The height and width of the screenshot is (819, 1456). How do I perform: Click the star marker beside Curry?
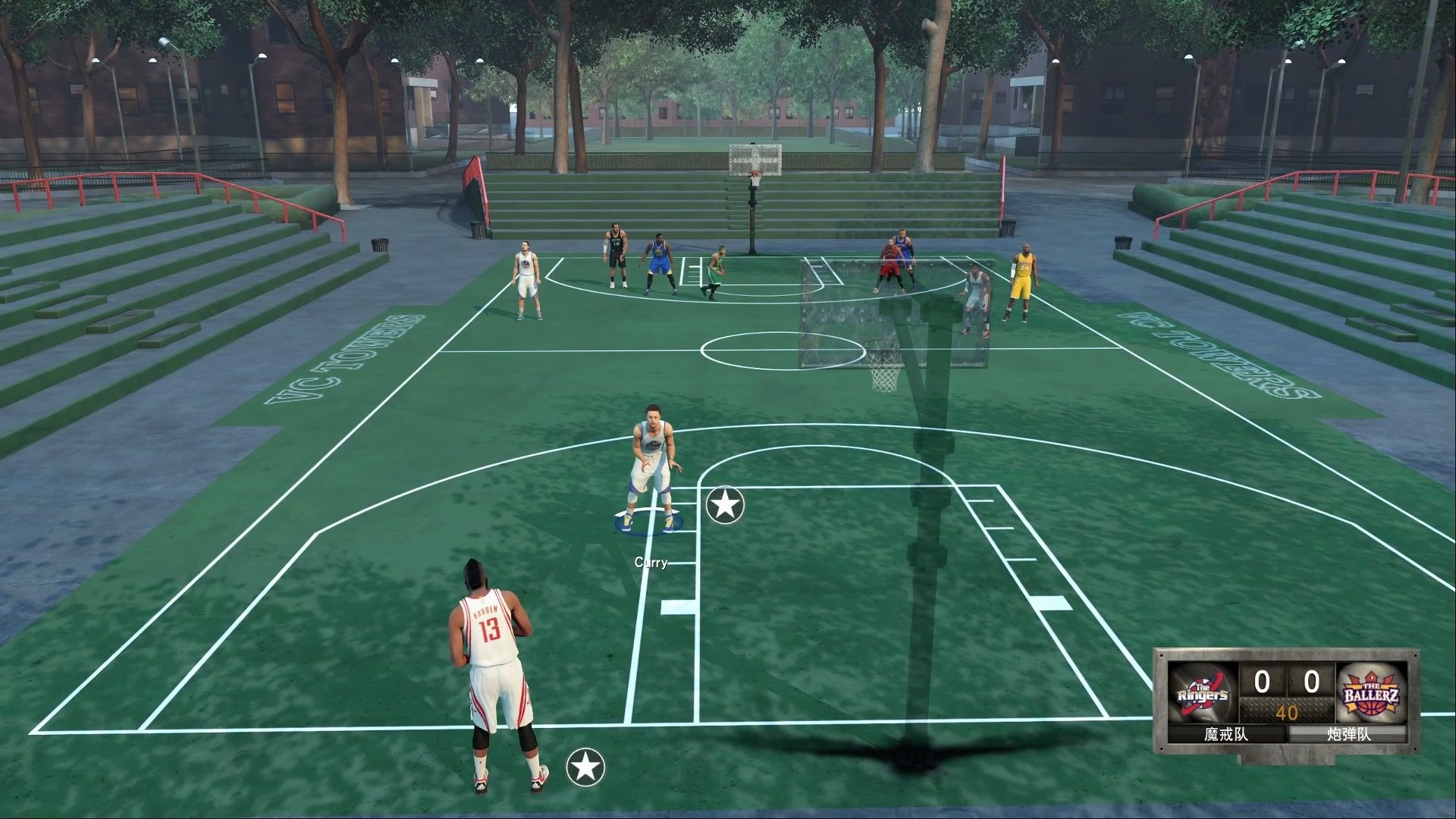pos(725,504)
